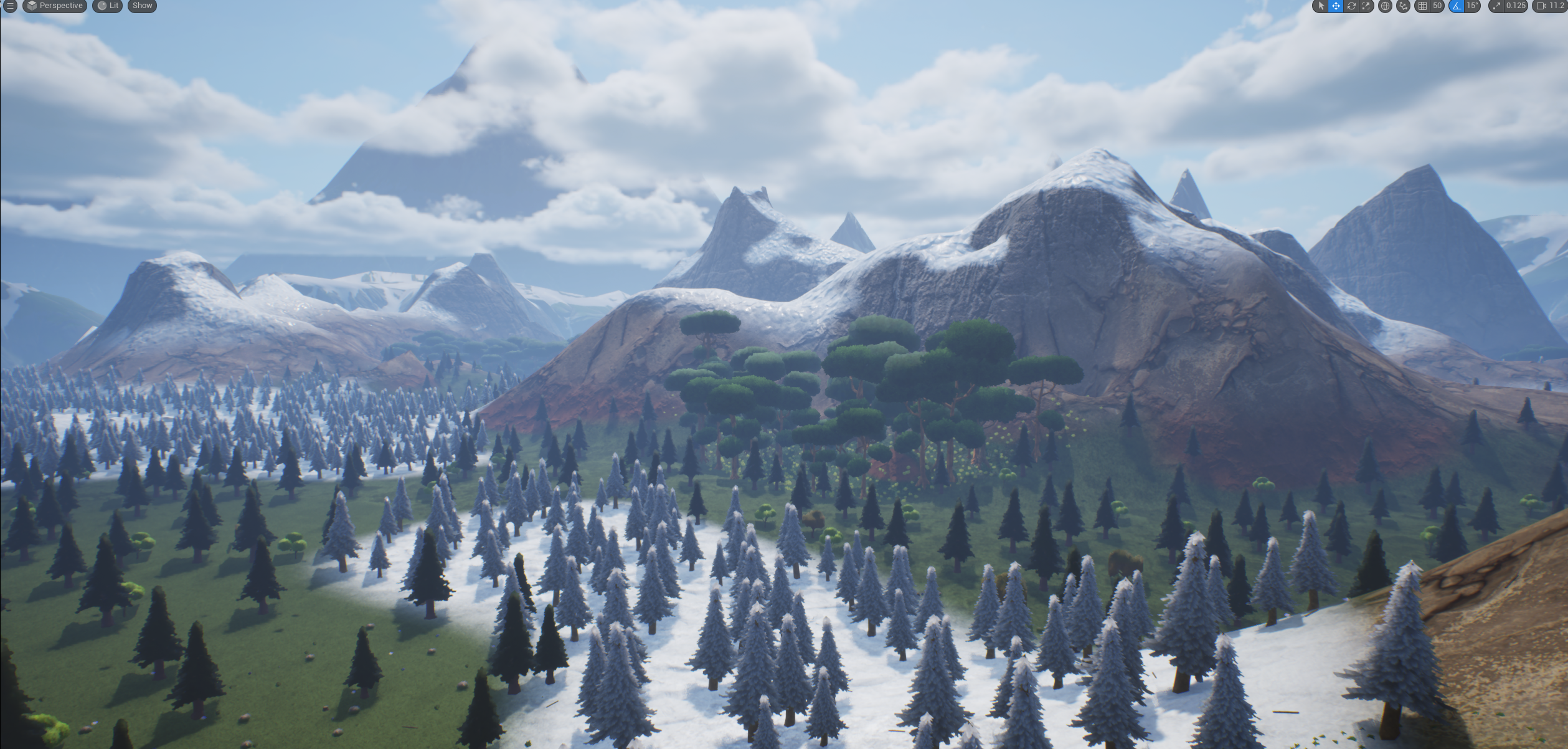This screenshot has height=749, width=1568.
Task: Toggle scale snapping
Action: point(1496,6)
